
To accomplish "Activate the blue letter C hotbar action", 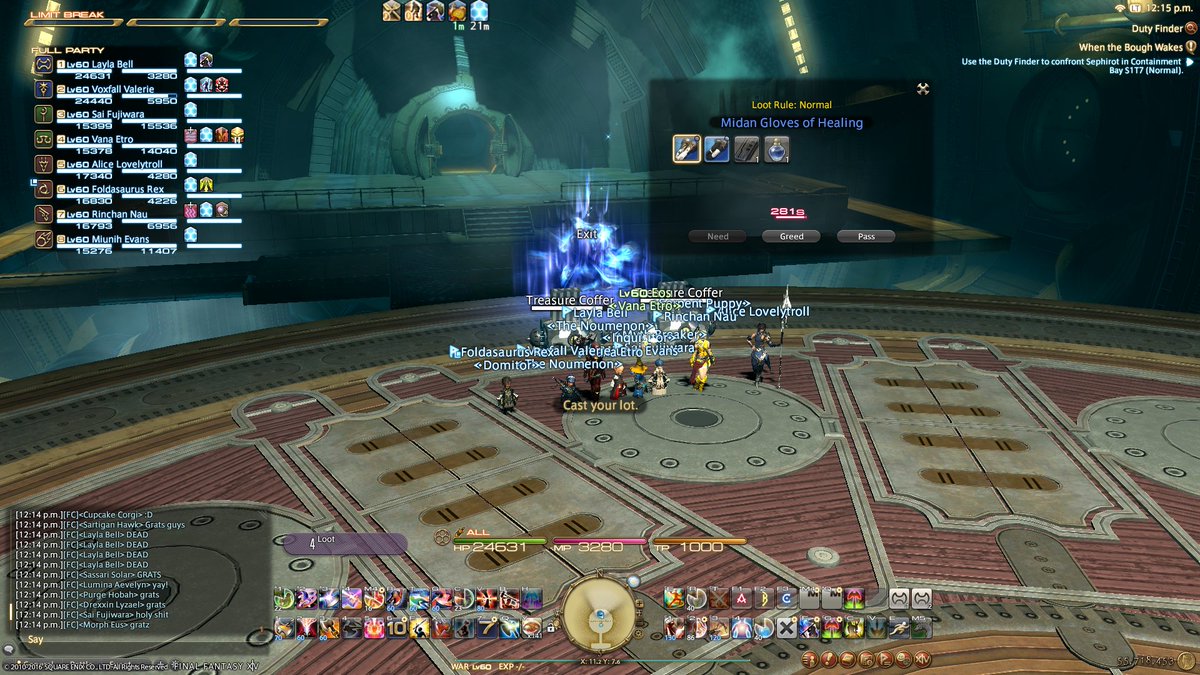I will 787,598.
